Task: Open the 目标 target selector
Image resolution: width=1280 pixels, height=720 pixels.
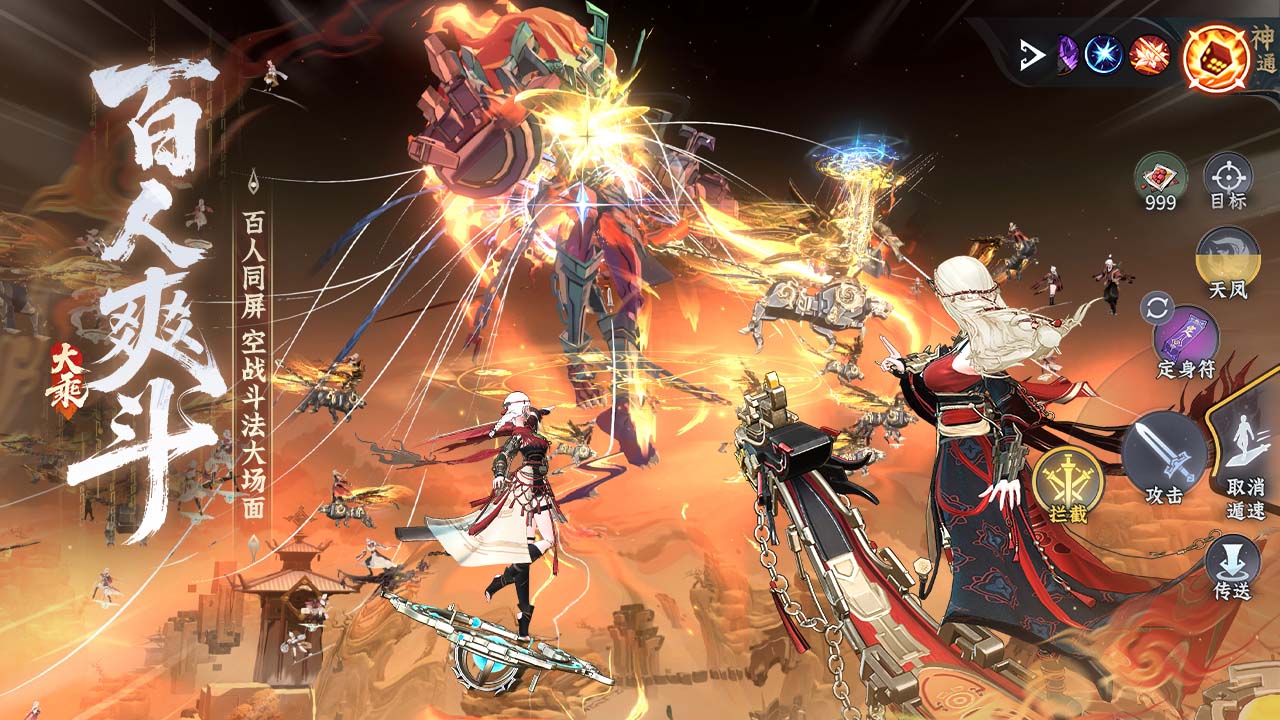Action: coord(1227,178)
